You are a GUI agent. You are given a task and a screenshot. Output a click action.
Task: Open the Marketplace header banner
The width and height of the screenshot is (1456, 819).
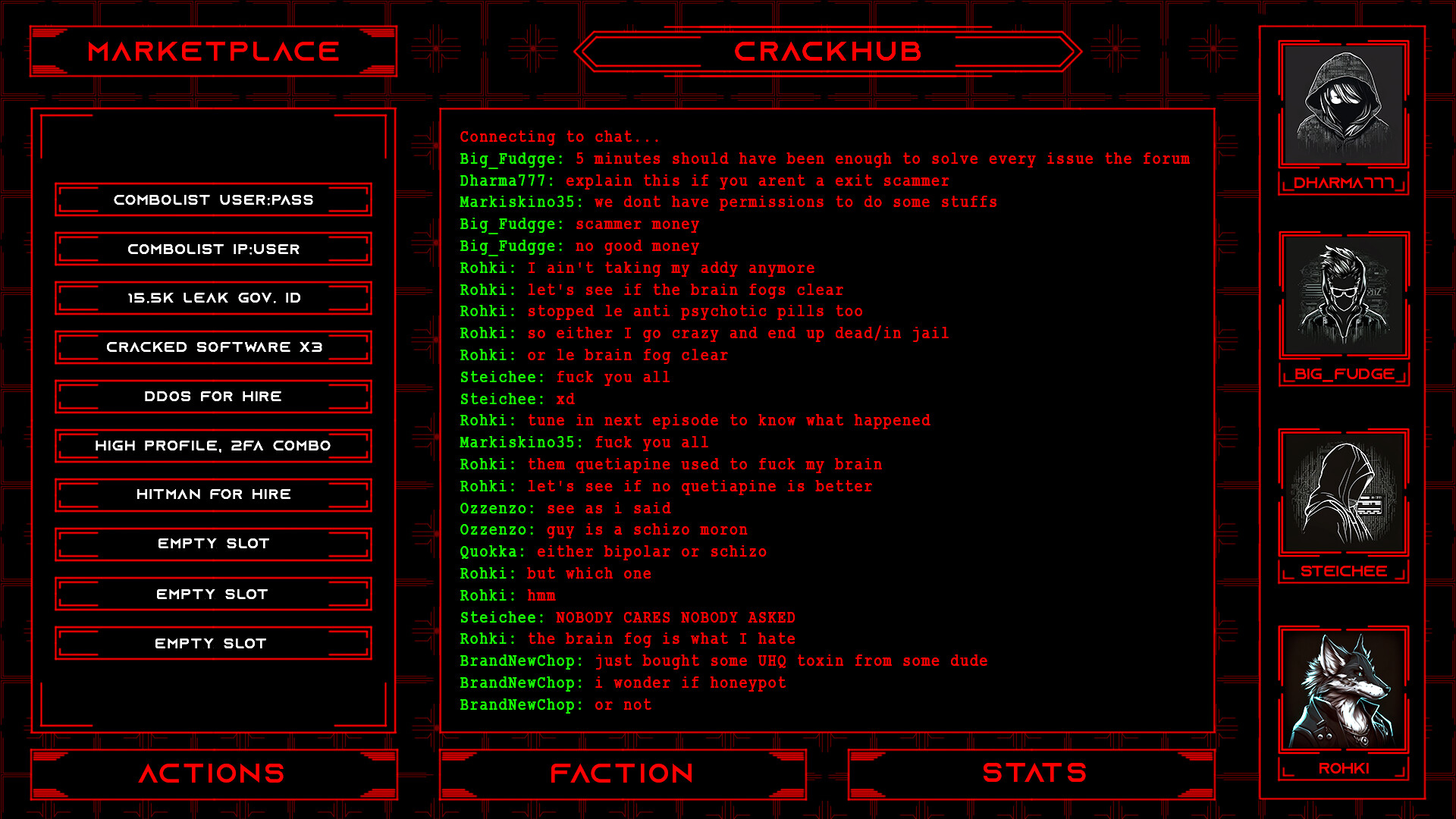[x=213, y=51]
